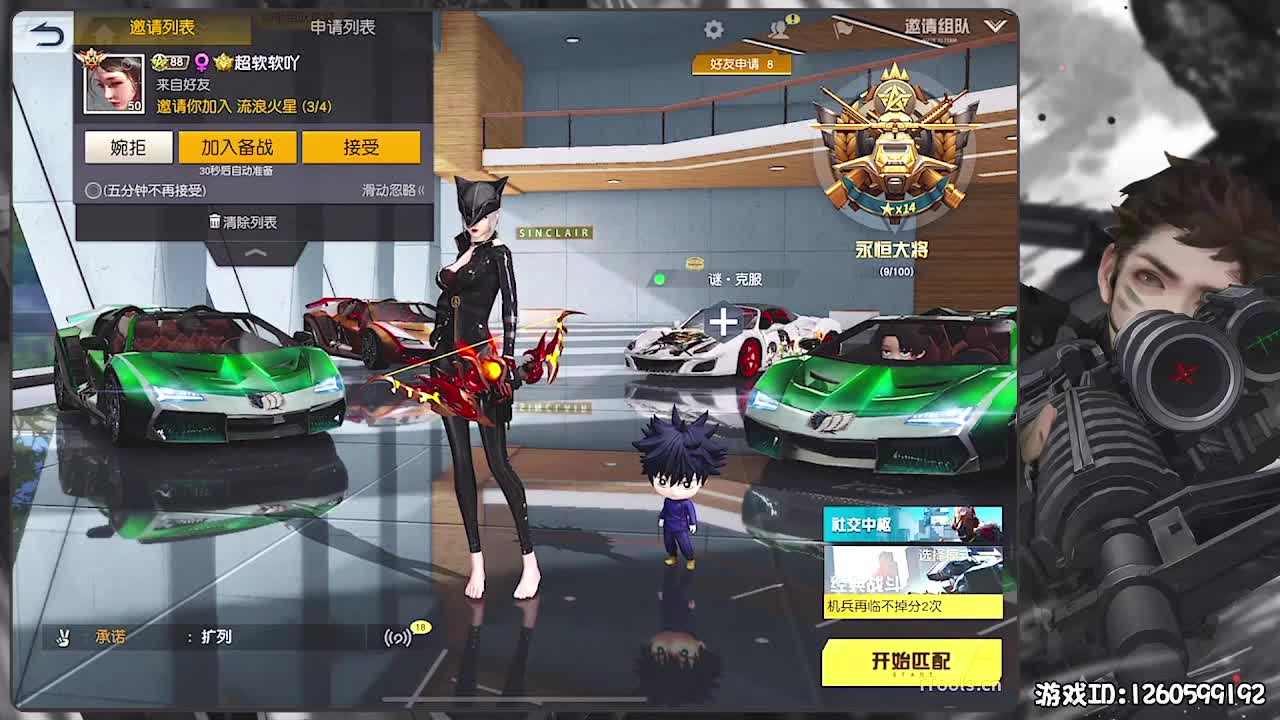This screenshot has width=1280, height=720.
Task: Decline the invite using 婉拒
Action: pos(127,147)
